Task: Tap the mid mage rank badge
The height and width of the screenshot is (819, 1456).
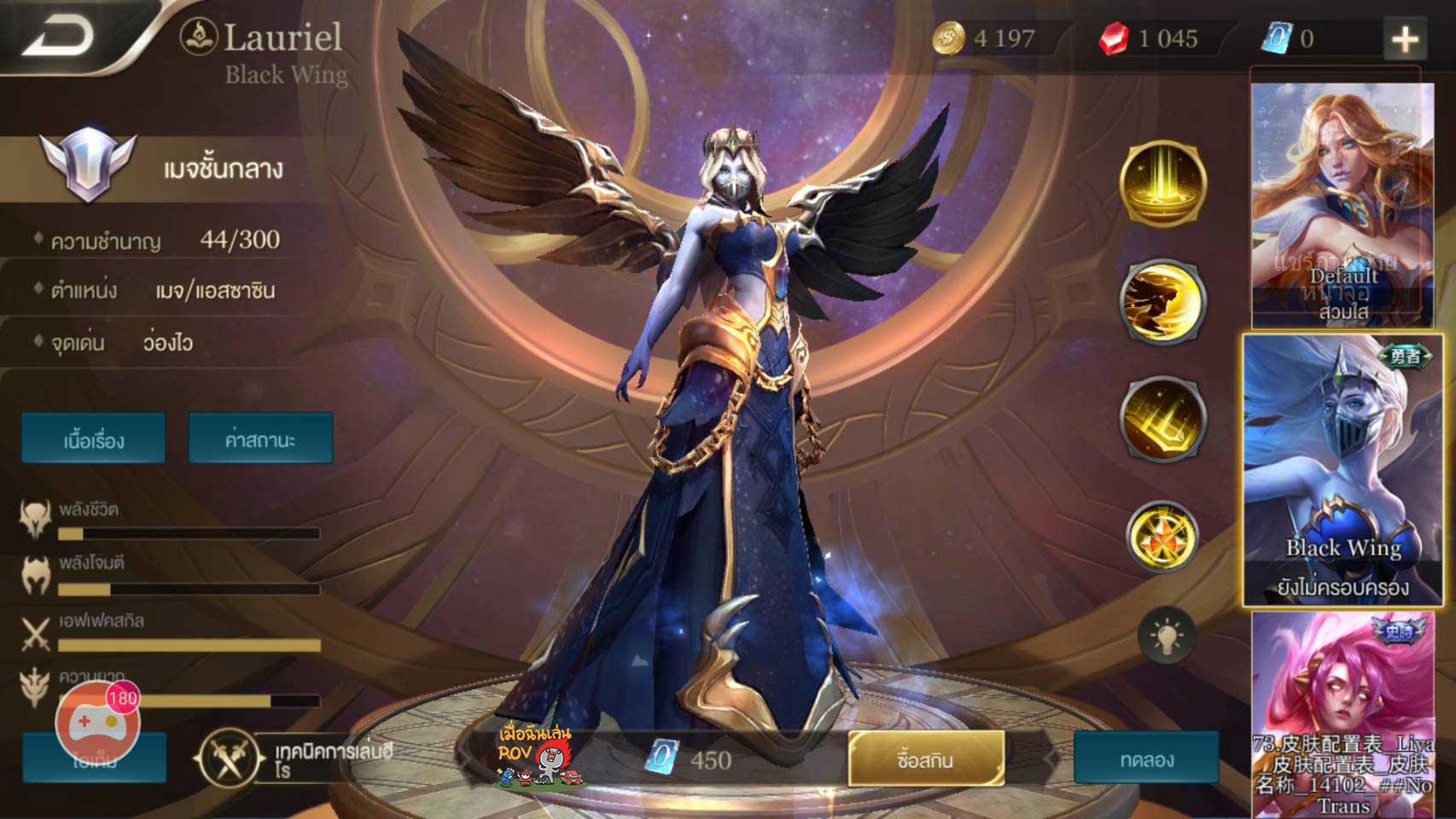Action: tap(88, 165)
